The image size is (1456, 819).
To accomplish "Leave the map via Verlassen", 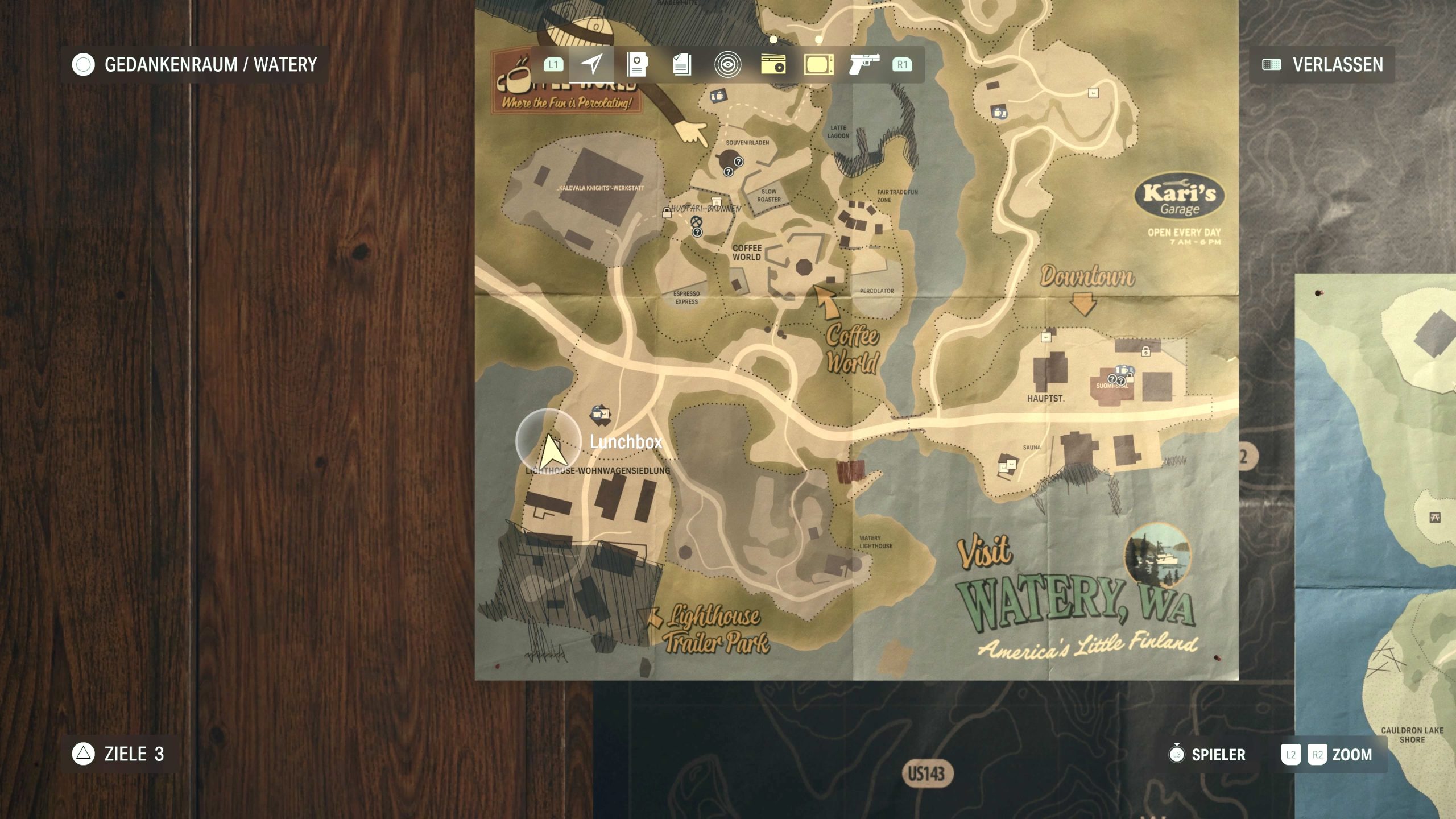I will (x=1323, y=64).
